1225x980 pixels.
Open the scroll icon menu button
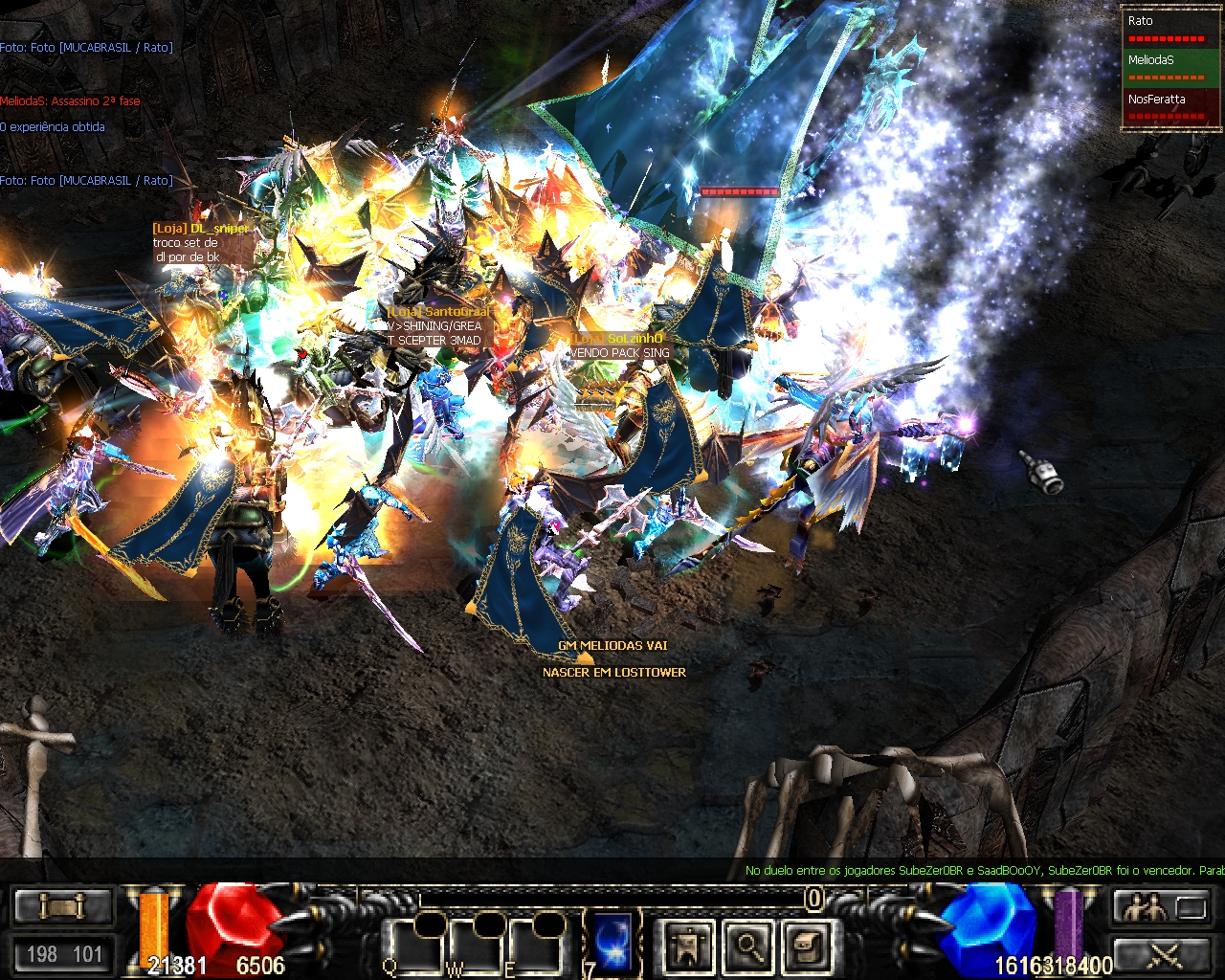coord(808,946)
